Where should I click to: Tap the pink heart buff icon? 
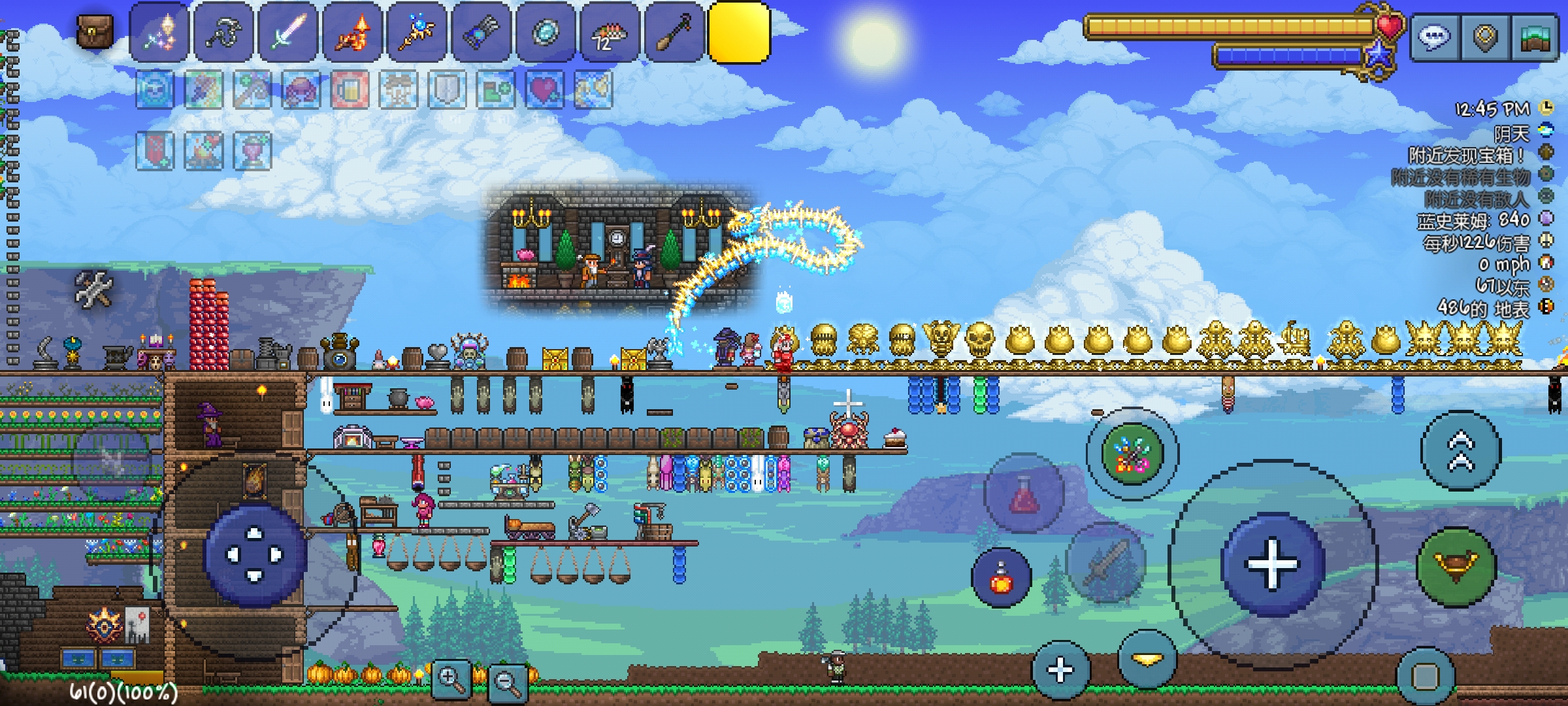(x=544, y=90)
